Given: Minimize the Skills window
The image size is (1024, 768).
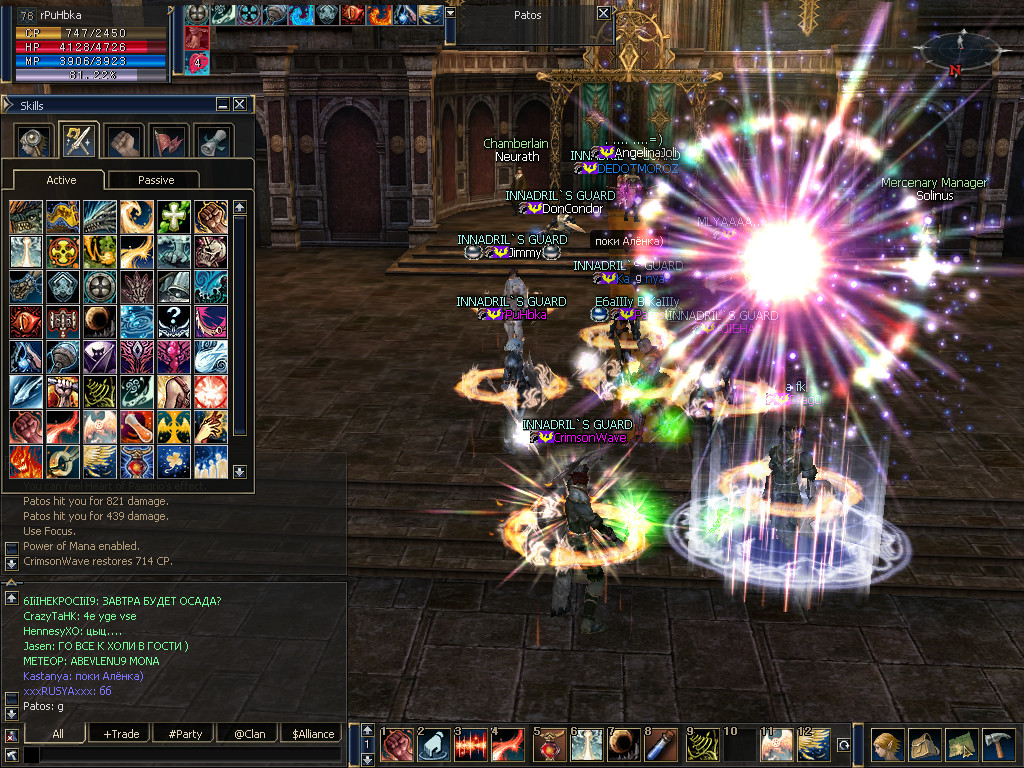Looking at the screenshot, I should pyautogui.click(x=223, y=104).
